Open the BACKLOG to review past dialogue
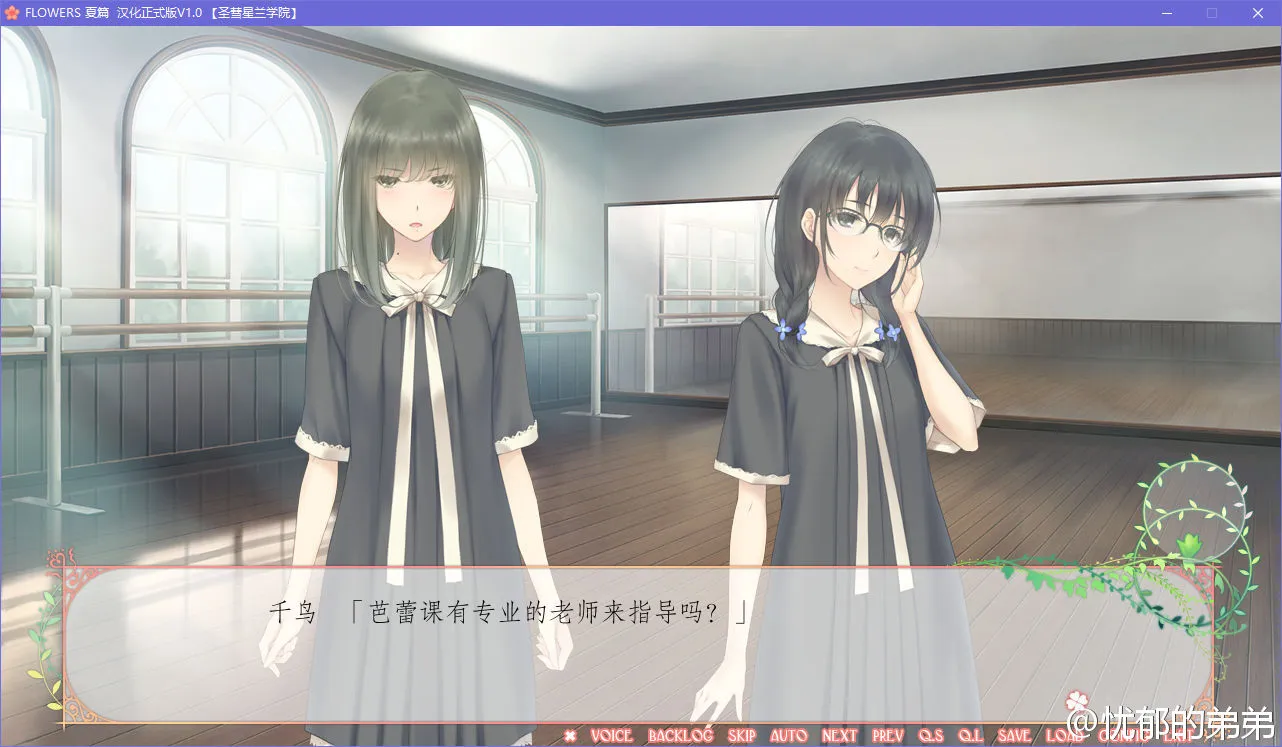Image resolution: width=1282 pixels, height=747 pixels. point(681,736)
